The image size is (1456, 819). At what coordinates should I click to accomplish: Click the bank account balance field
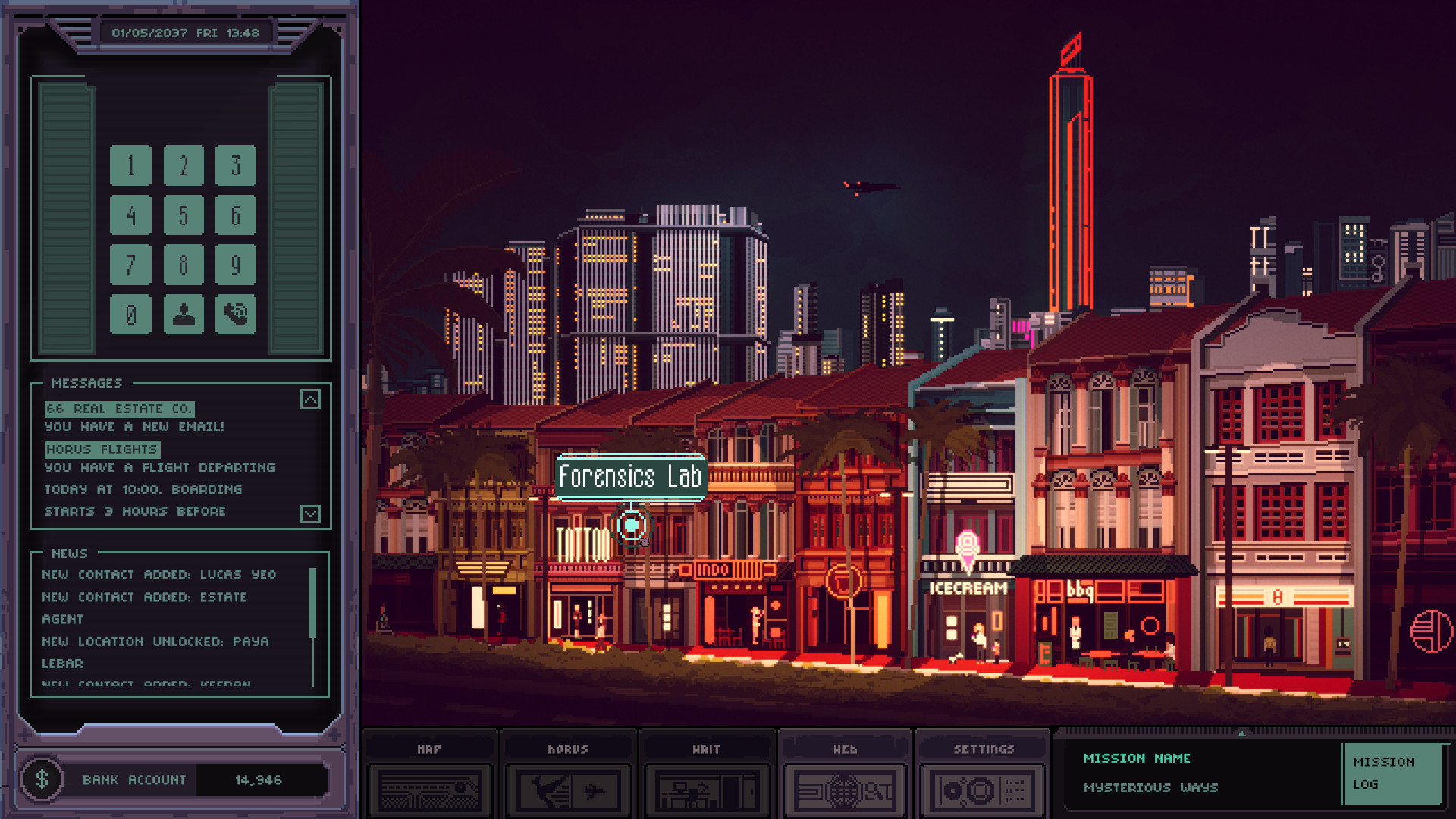pos(259,780)
